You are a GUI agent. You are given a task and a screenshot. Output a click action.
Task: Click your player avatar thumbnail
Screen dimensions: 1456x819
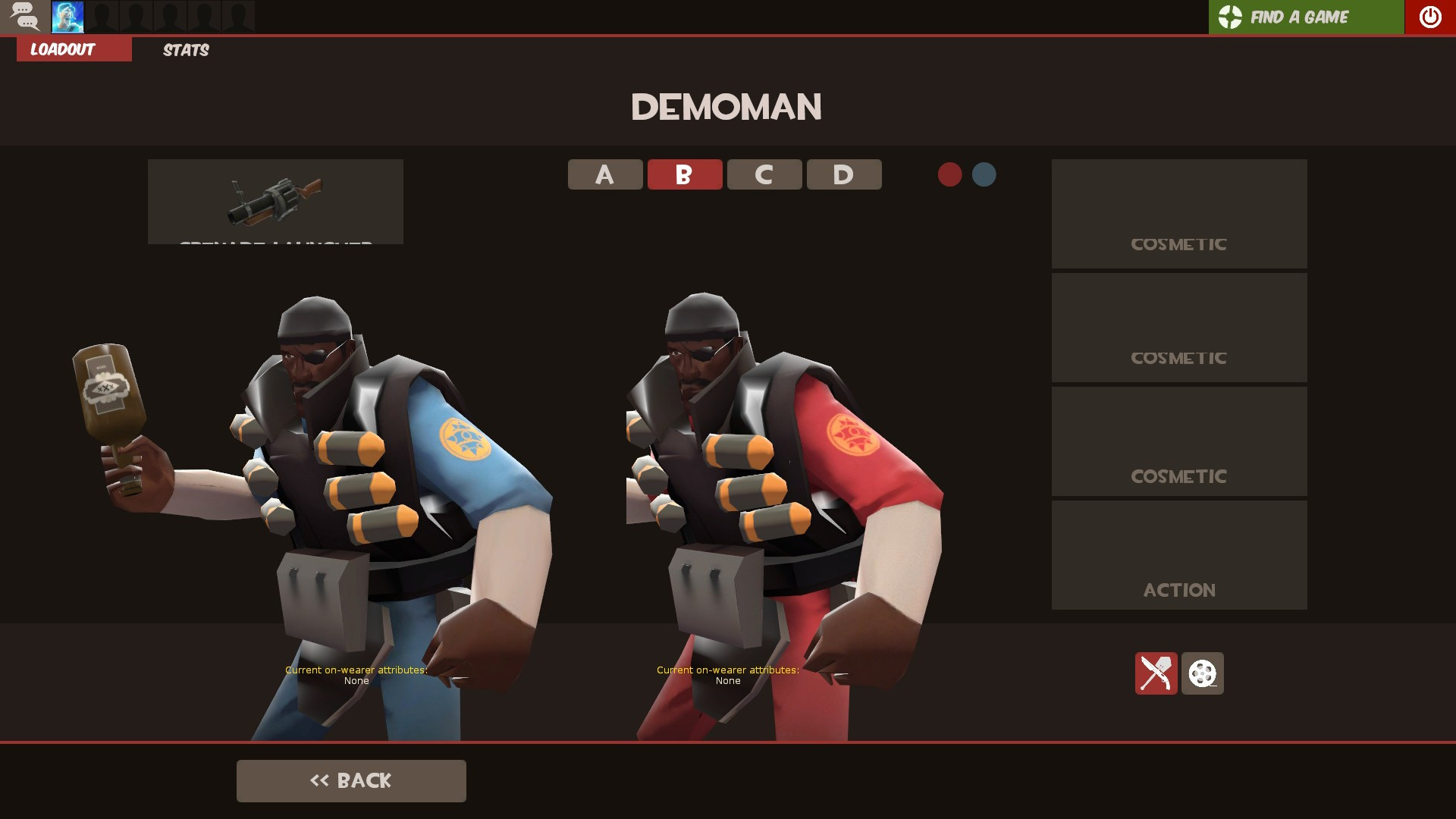pos(67,16)
